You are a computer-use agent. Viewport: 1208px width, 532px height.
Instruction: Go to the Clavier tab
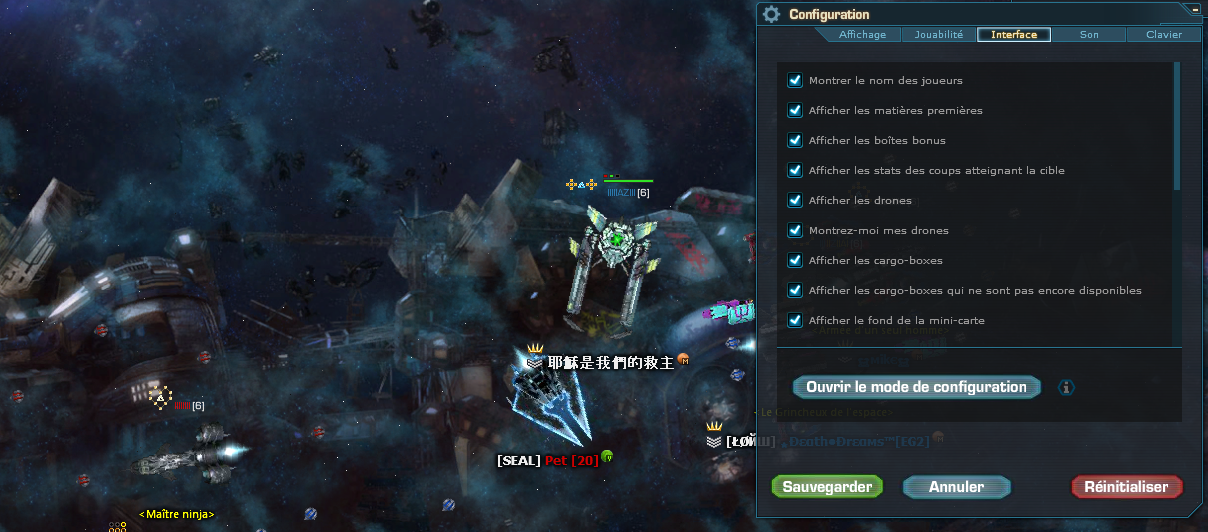coord(1163,35)
